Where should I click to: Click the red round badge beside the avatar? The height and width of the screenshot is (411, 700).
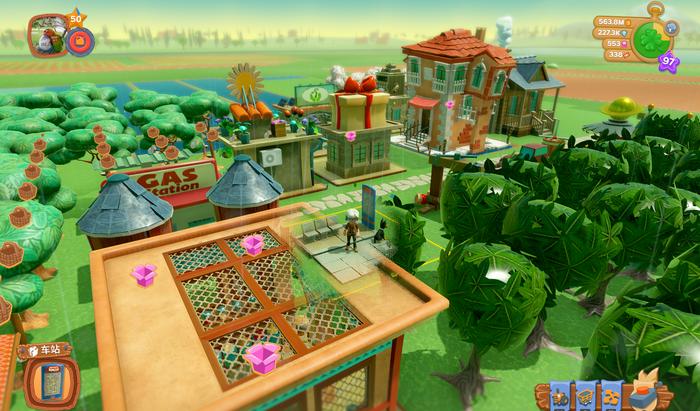click(80, 41)
